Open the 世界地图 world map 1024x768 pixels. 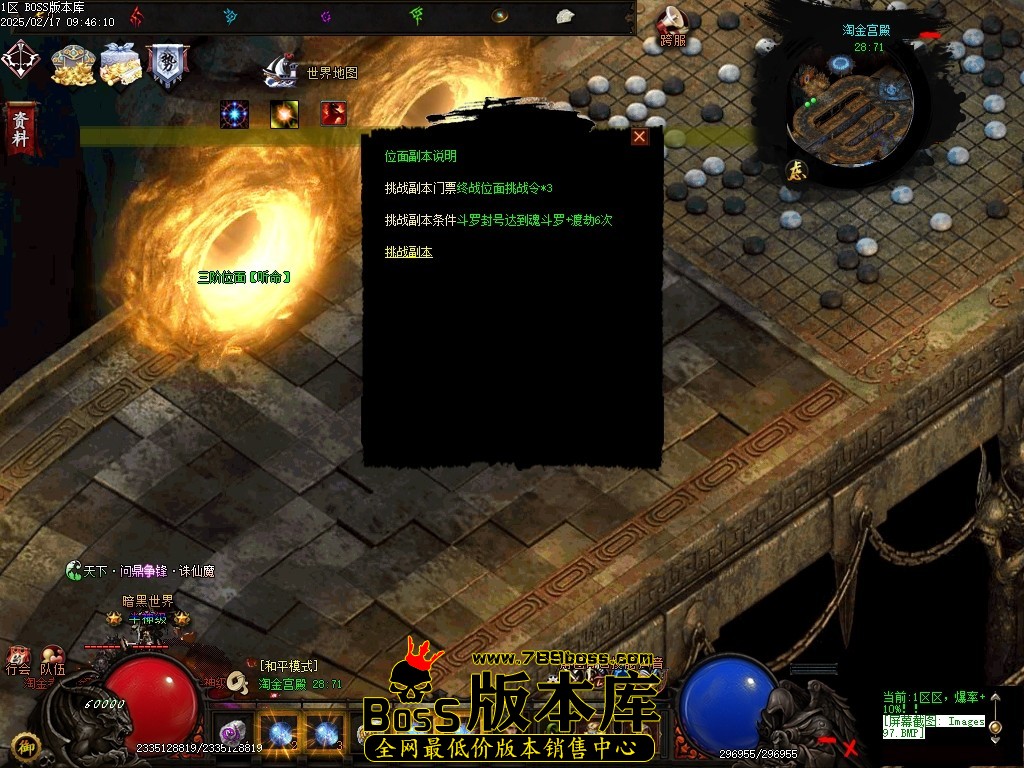tap(311, 72)
